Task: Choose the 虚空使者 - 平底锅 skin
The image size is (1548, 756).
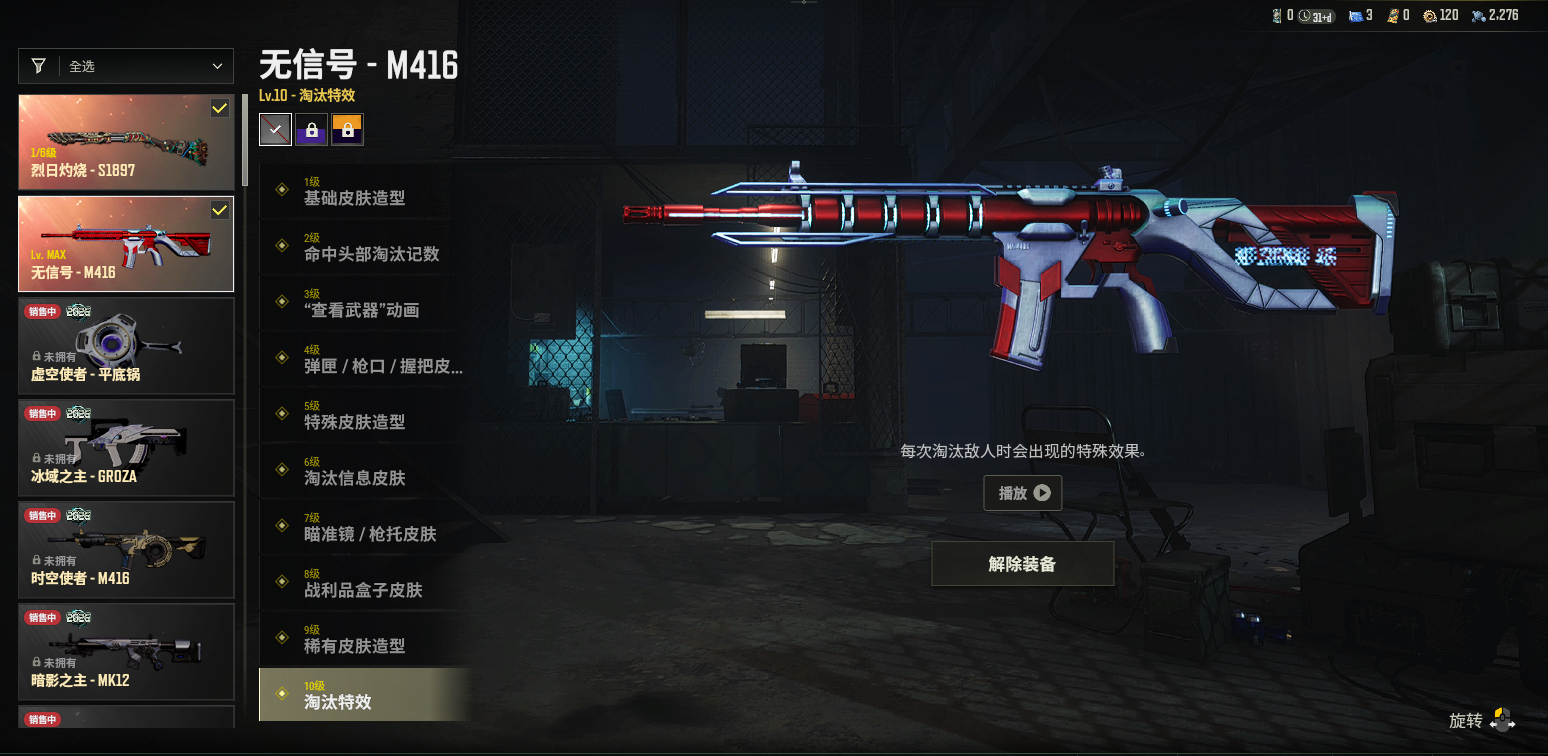Action: point(126,346)
